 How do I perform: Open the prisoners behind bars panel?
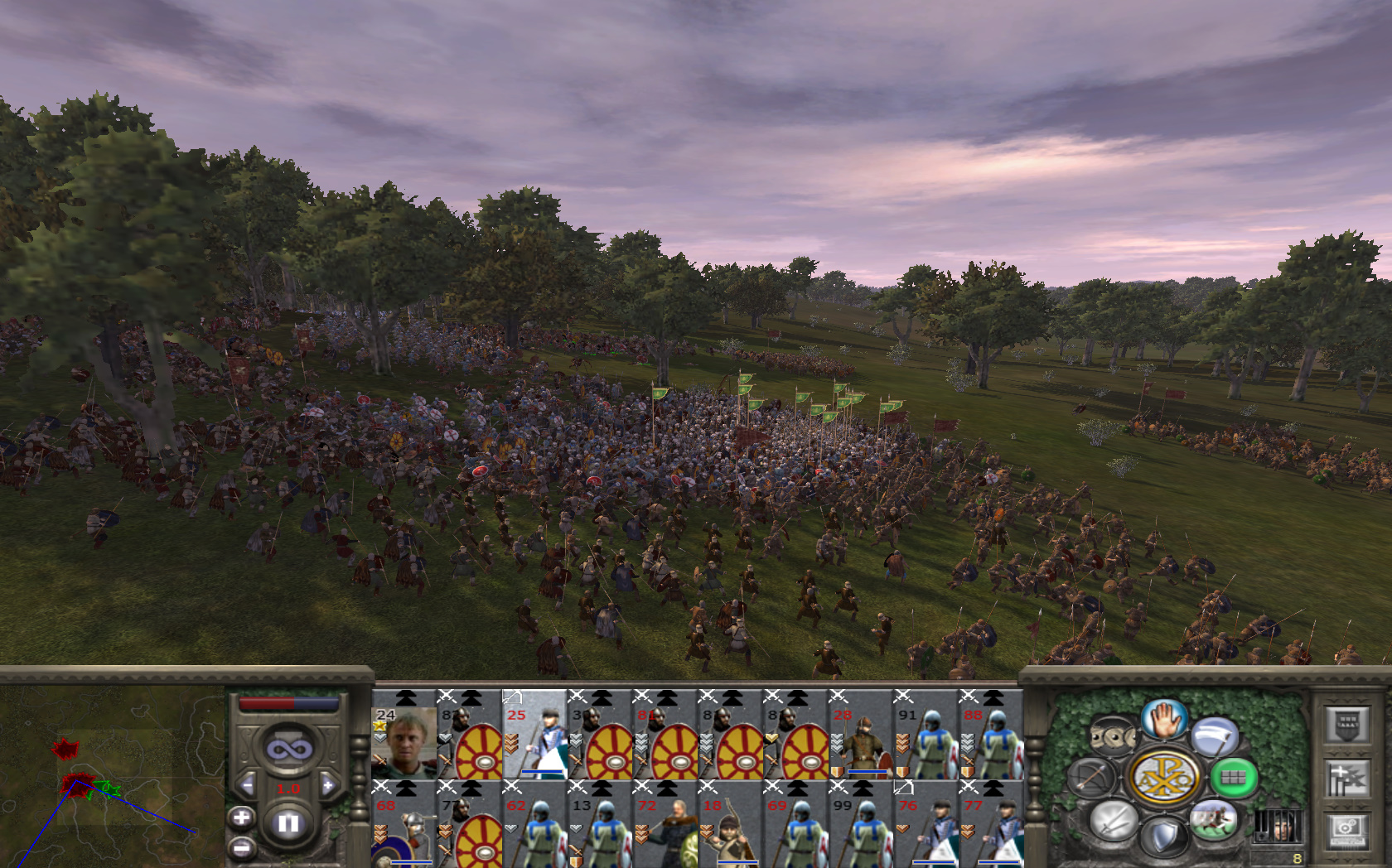1277,827
